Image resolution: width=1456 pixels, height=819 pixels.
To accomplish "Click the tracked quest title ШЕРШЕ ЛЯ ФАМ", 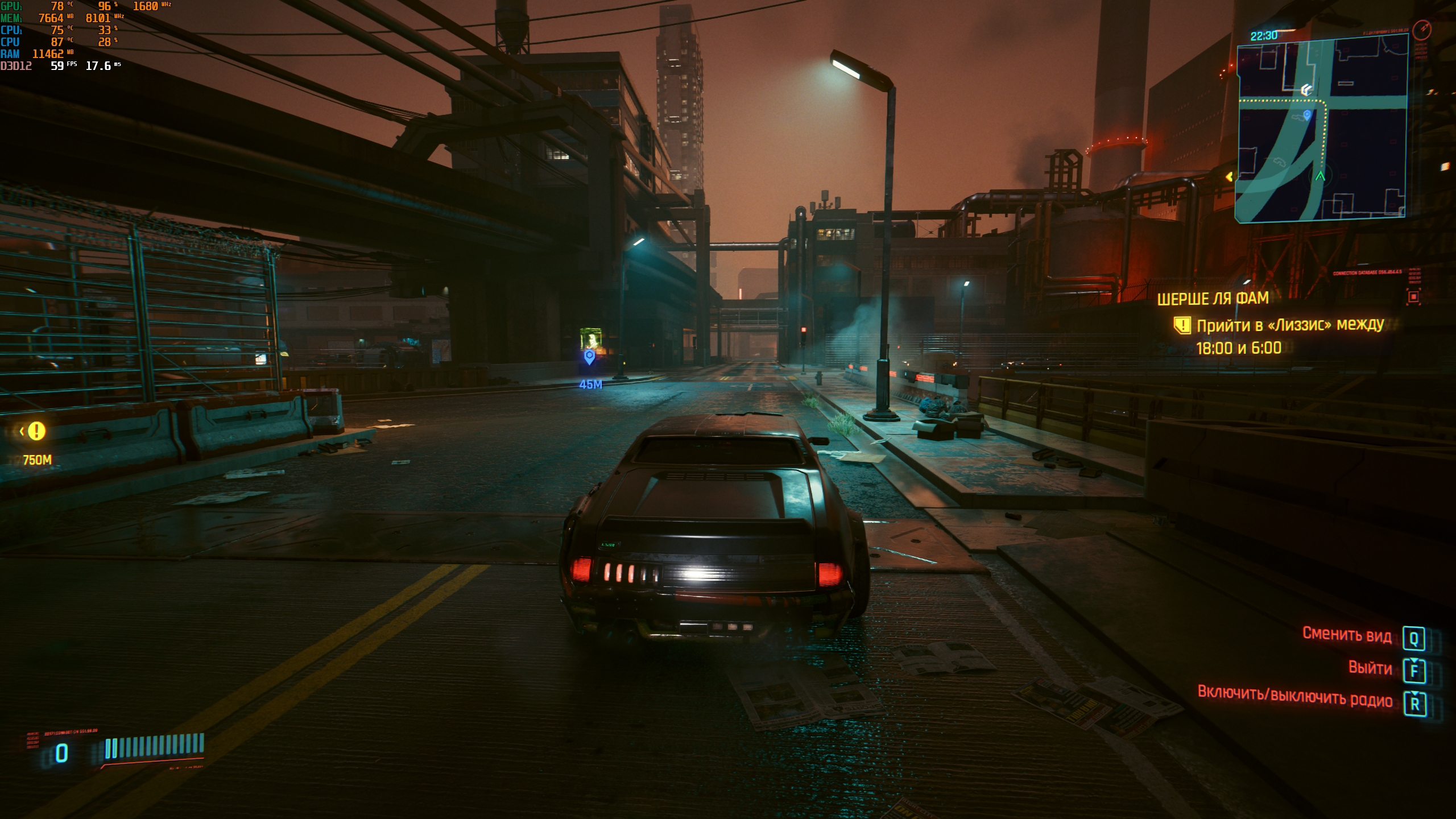I will pos(1213,299).
